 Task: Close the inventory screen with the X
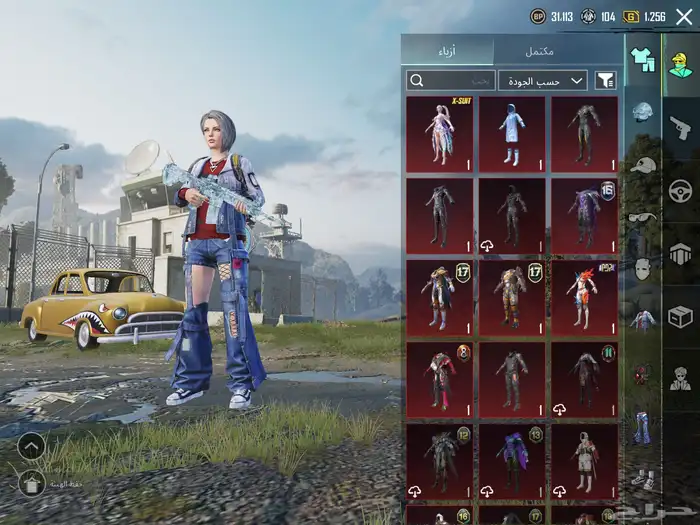[x=684, y=16]
